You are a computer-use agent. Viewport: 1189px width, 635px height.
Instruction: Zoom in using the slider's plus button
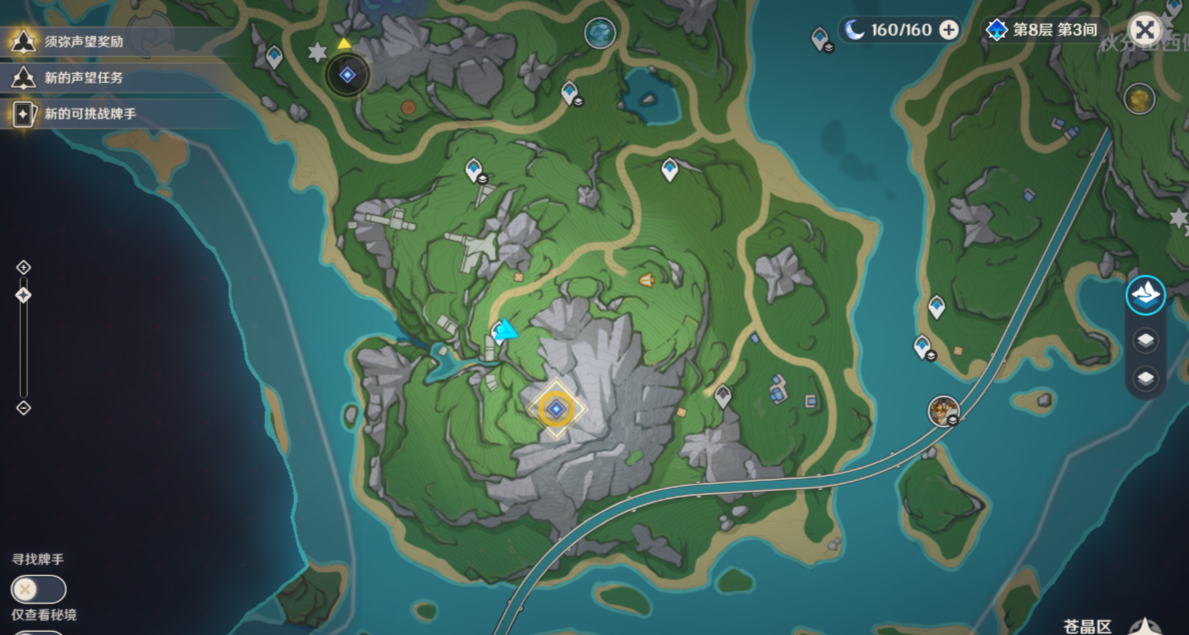(24, 267)
